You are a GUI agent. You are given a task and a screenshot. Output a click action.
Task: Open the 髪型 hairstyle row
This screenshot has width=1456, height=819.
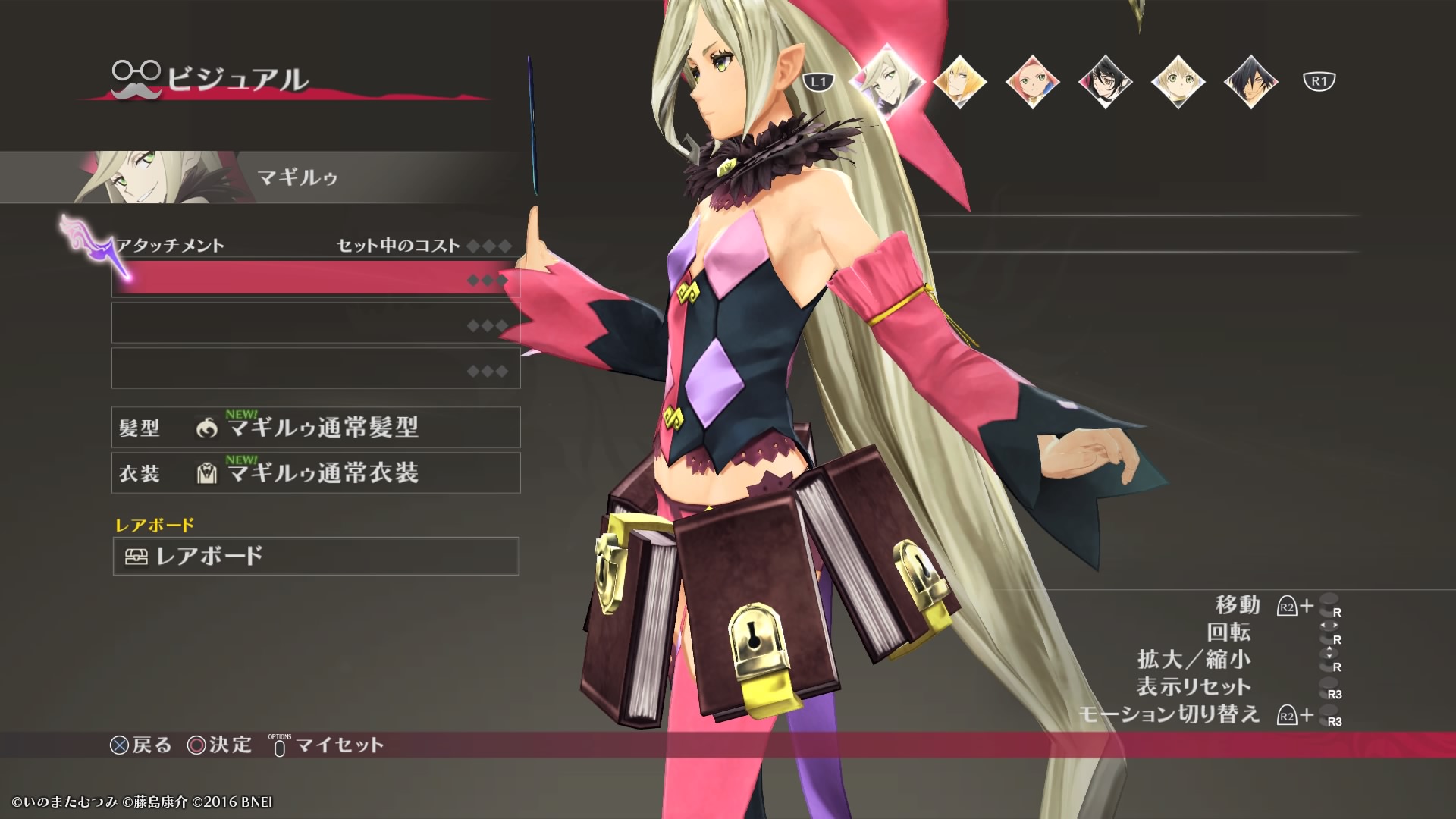[x=315, y=428]
